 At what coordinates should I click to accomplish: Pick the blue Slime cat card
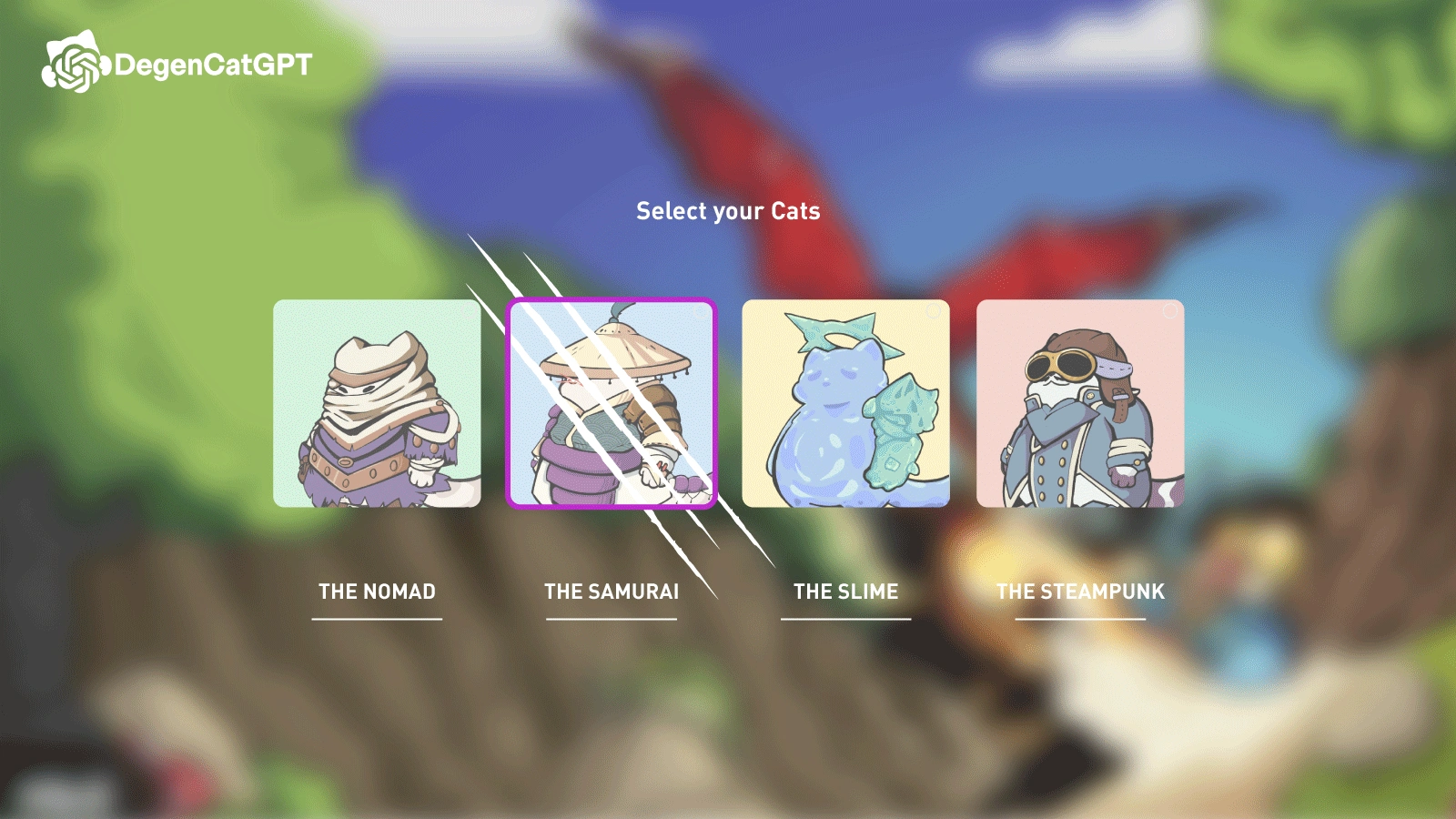[x=845, y=403]
